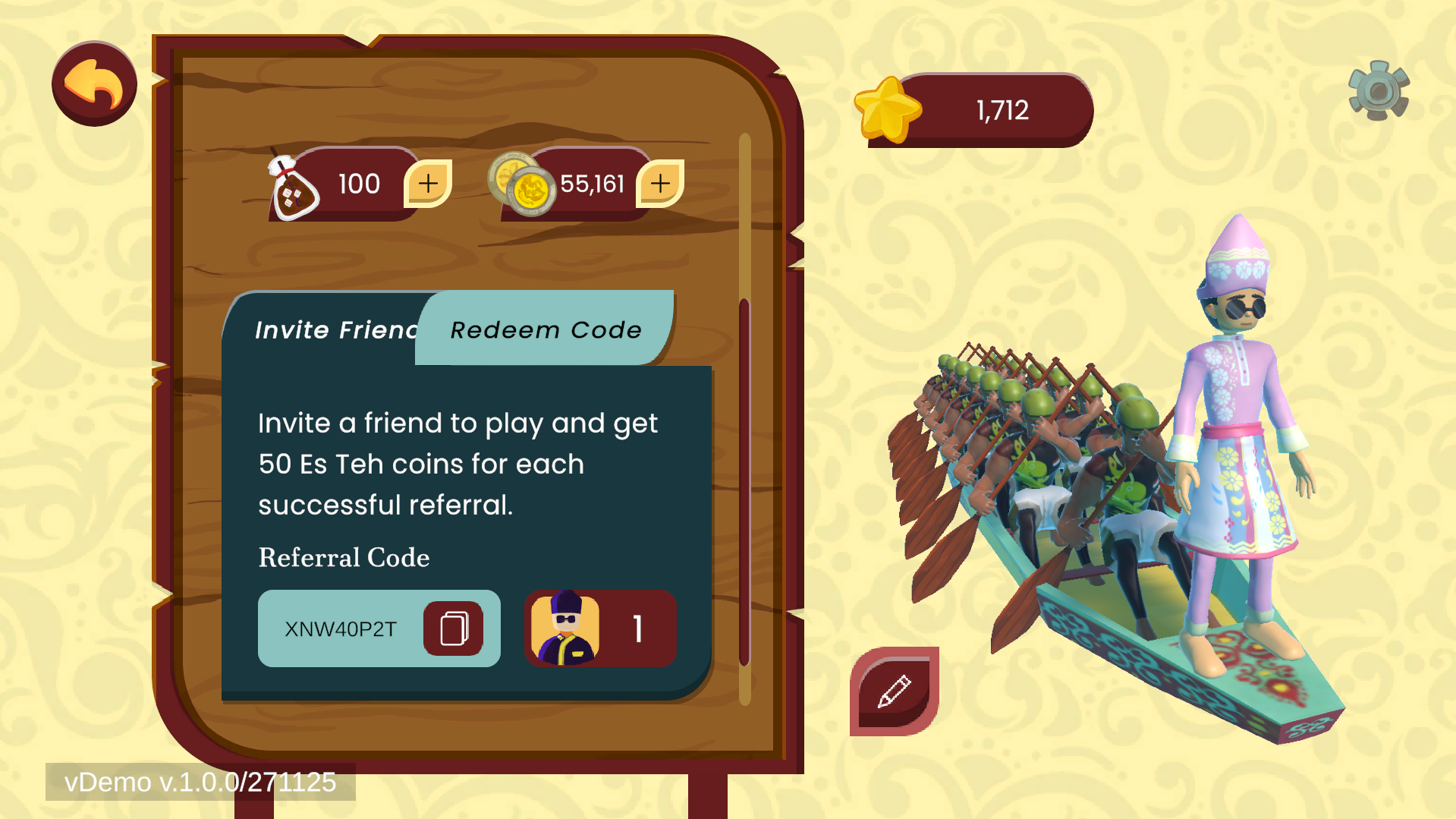Copy referral code XNW40P2T using copy icon
This screenshot has width=1456, height=819.
coord(453,628)
